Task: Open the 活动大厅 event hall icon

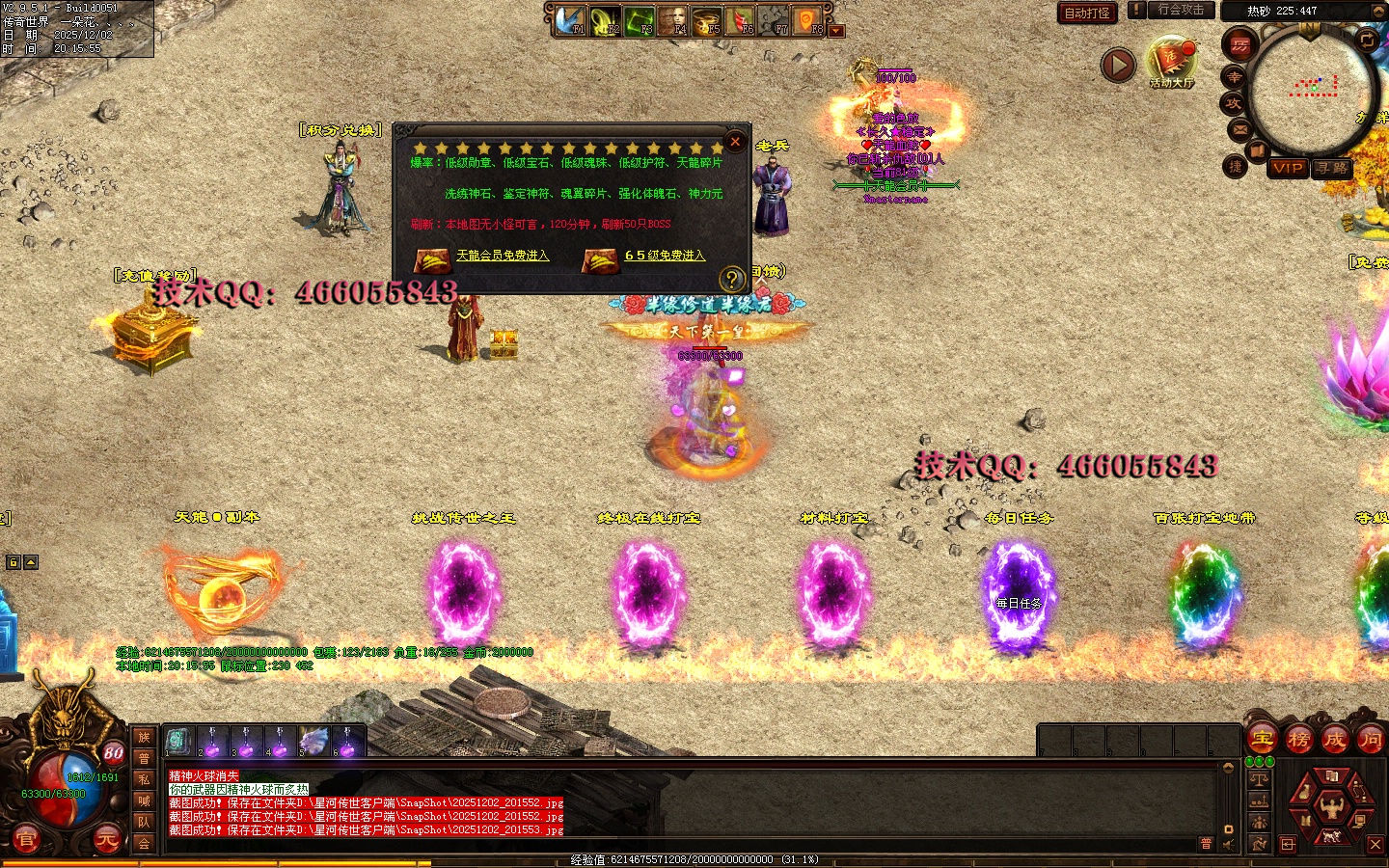Action: (1172, 62)
